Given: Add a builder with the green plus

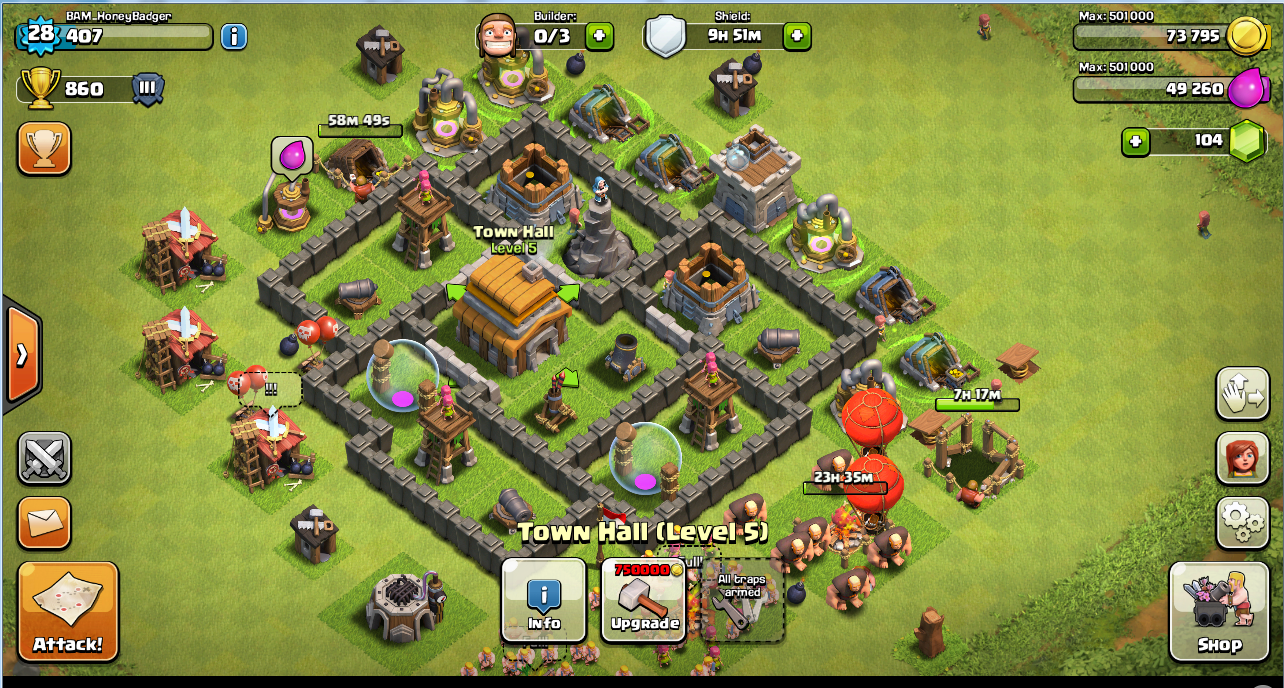Looking at the screenshot, I should (x=599, y=37).
